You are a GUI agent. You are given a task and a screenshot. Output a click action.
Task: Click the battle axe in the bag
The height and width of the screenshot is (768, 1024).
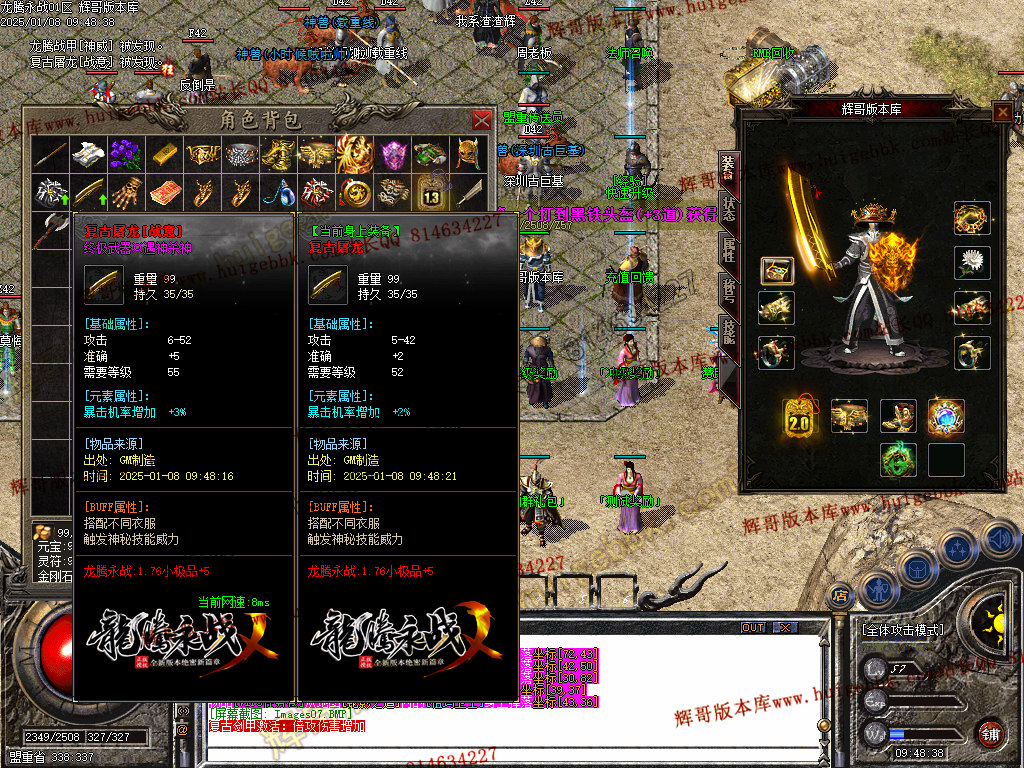pos(49,231)
